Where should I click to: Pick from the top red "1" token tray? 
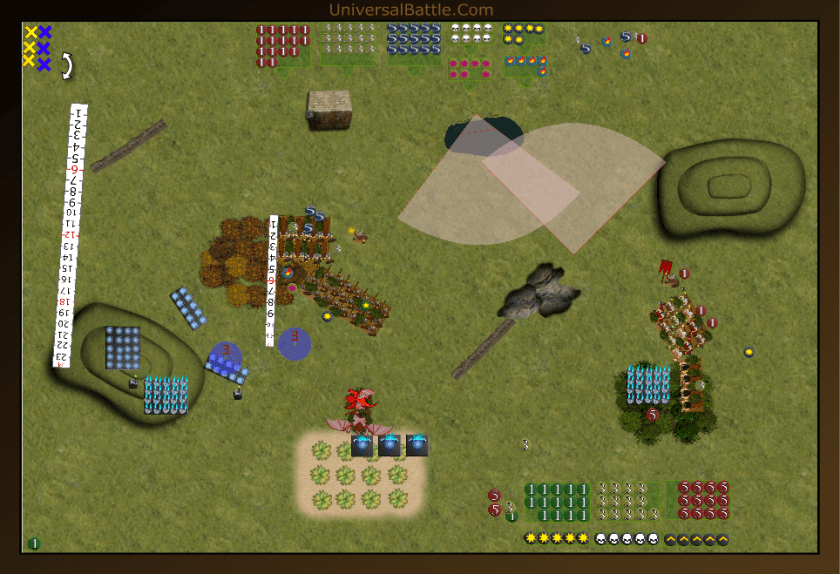(282, 46)
